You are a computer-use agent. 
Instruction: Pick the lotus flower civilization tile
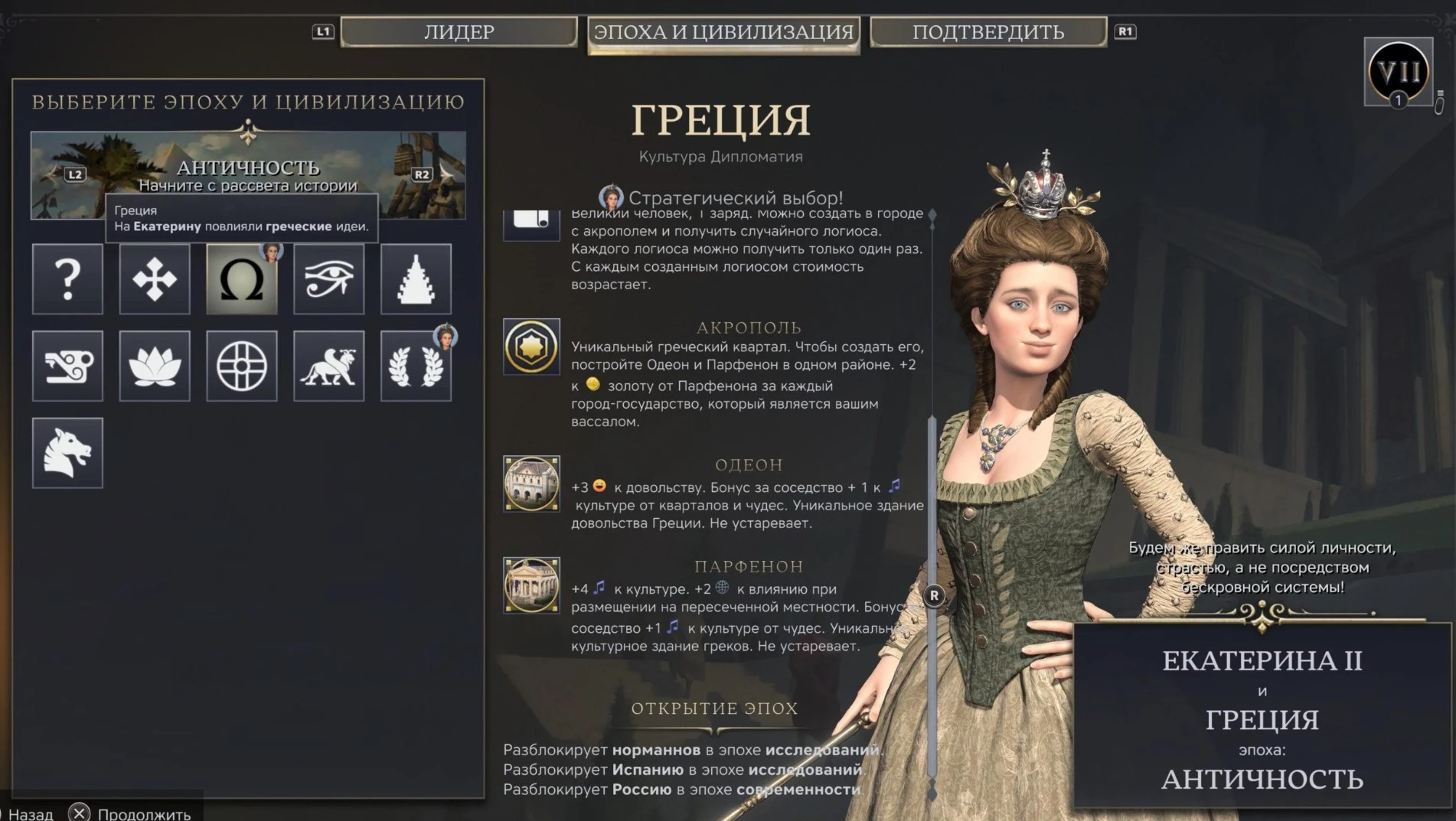pyautogui.click(x=155, y=366)
